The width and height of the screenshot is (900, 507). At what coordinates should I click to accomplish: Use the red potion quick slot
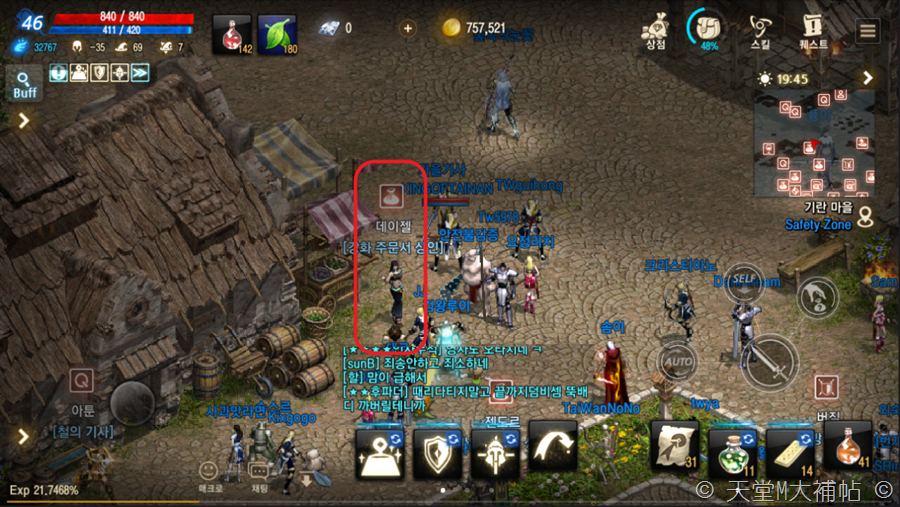click(232, 35)
